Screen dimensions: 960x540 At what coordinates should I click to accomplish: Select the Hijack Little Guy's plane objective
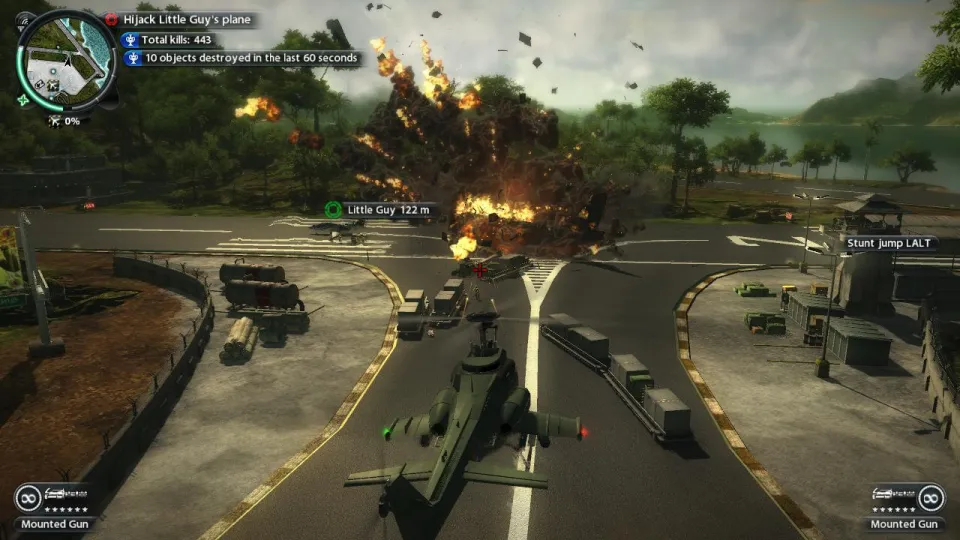pos(187,19)
